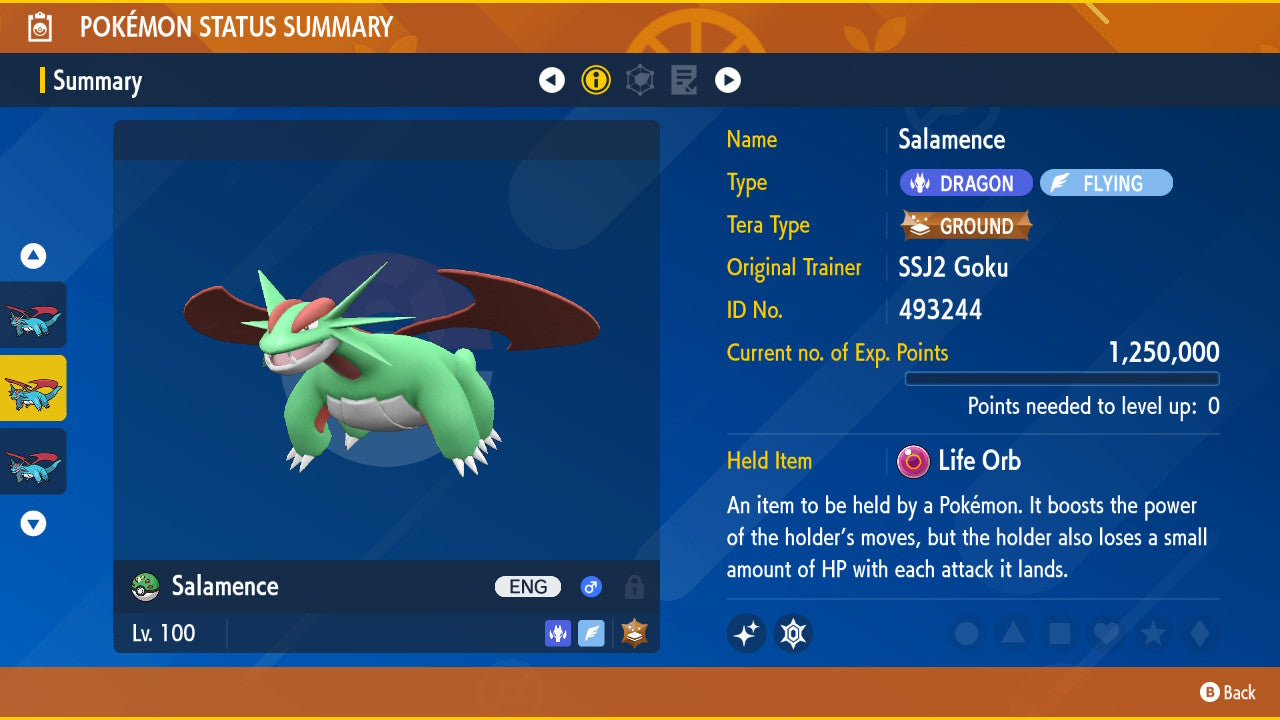Image resolution: width=1280 pixels, height=720 pixels.
Task: Toggle the star marking
Action: pyautogui.click(x=1153, y=633)
